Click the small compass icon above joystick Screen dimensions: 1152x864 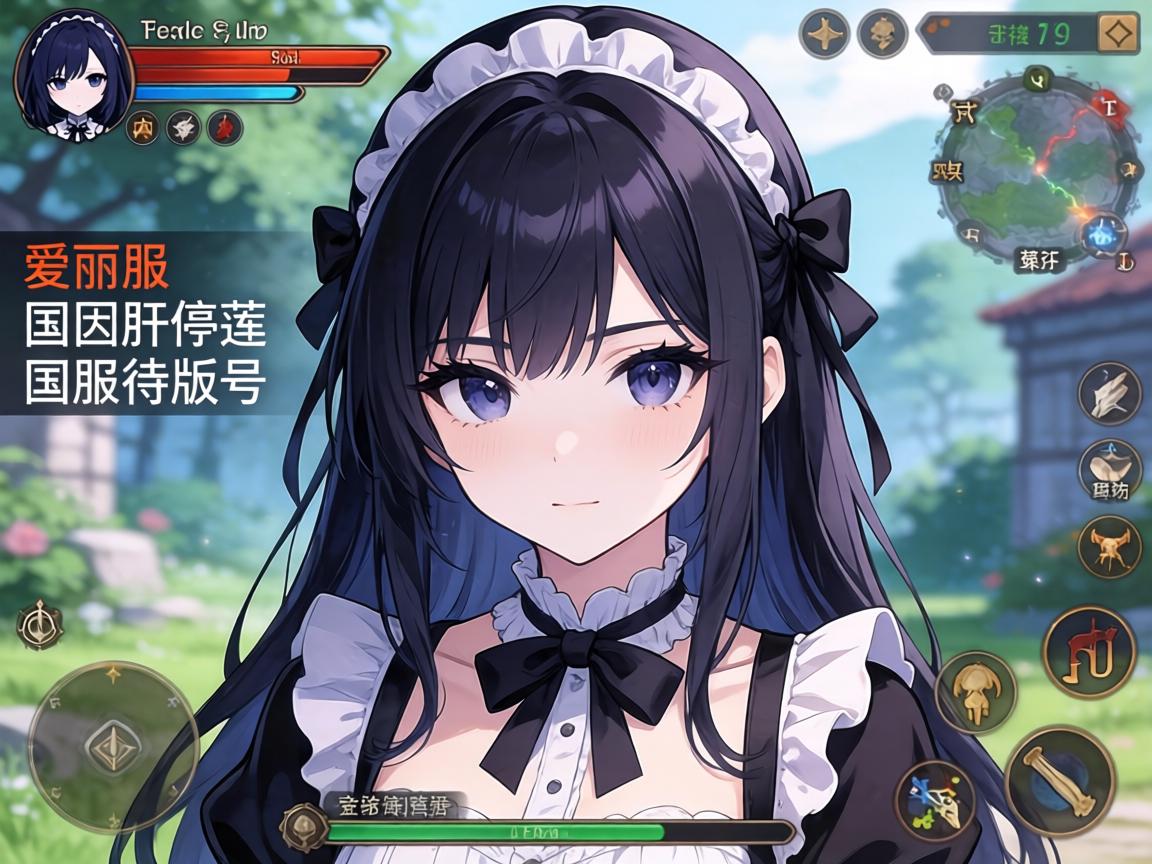tap(40, 624)
